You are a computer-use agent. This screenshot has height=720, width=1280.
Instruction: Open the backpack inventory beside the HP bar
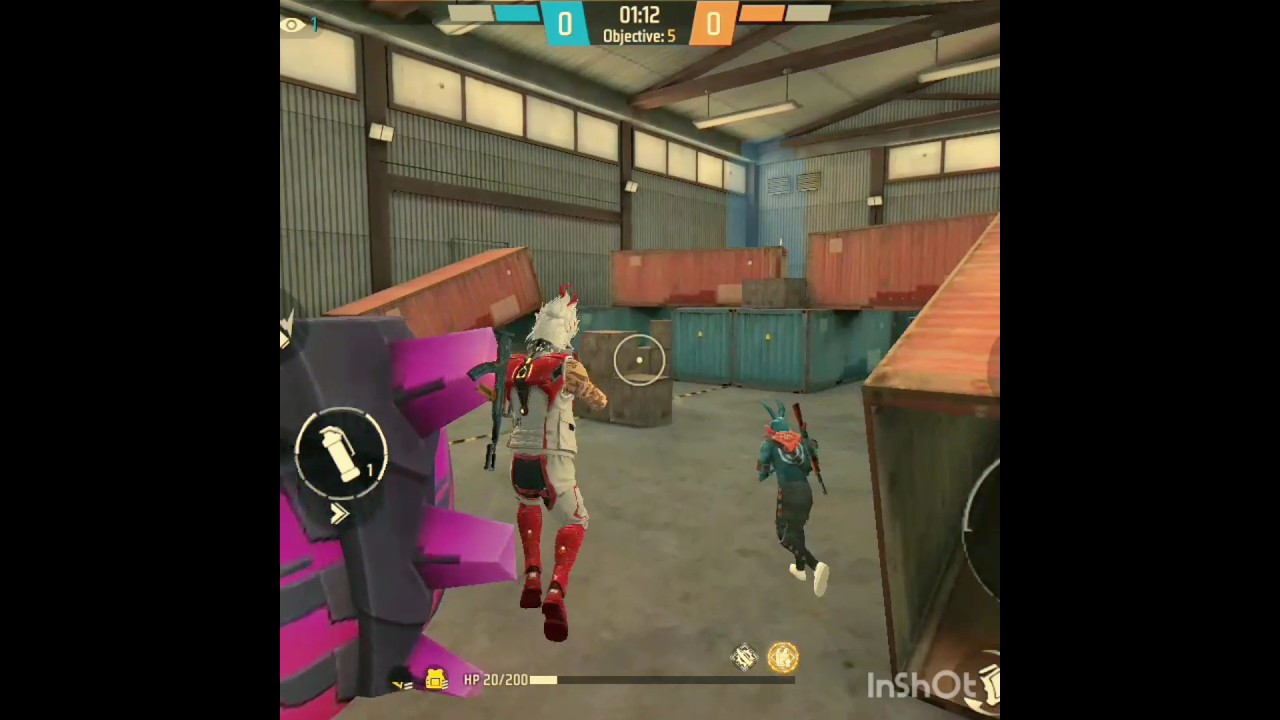click(434, 679)
